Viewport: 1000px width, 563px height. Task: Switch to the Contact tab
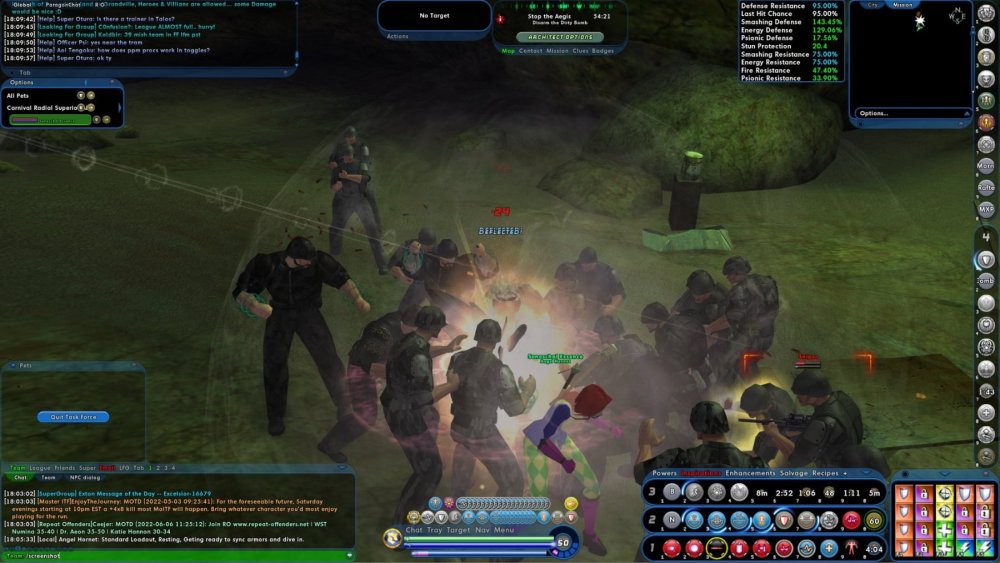531,50
